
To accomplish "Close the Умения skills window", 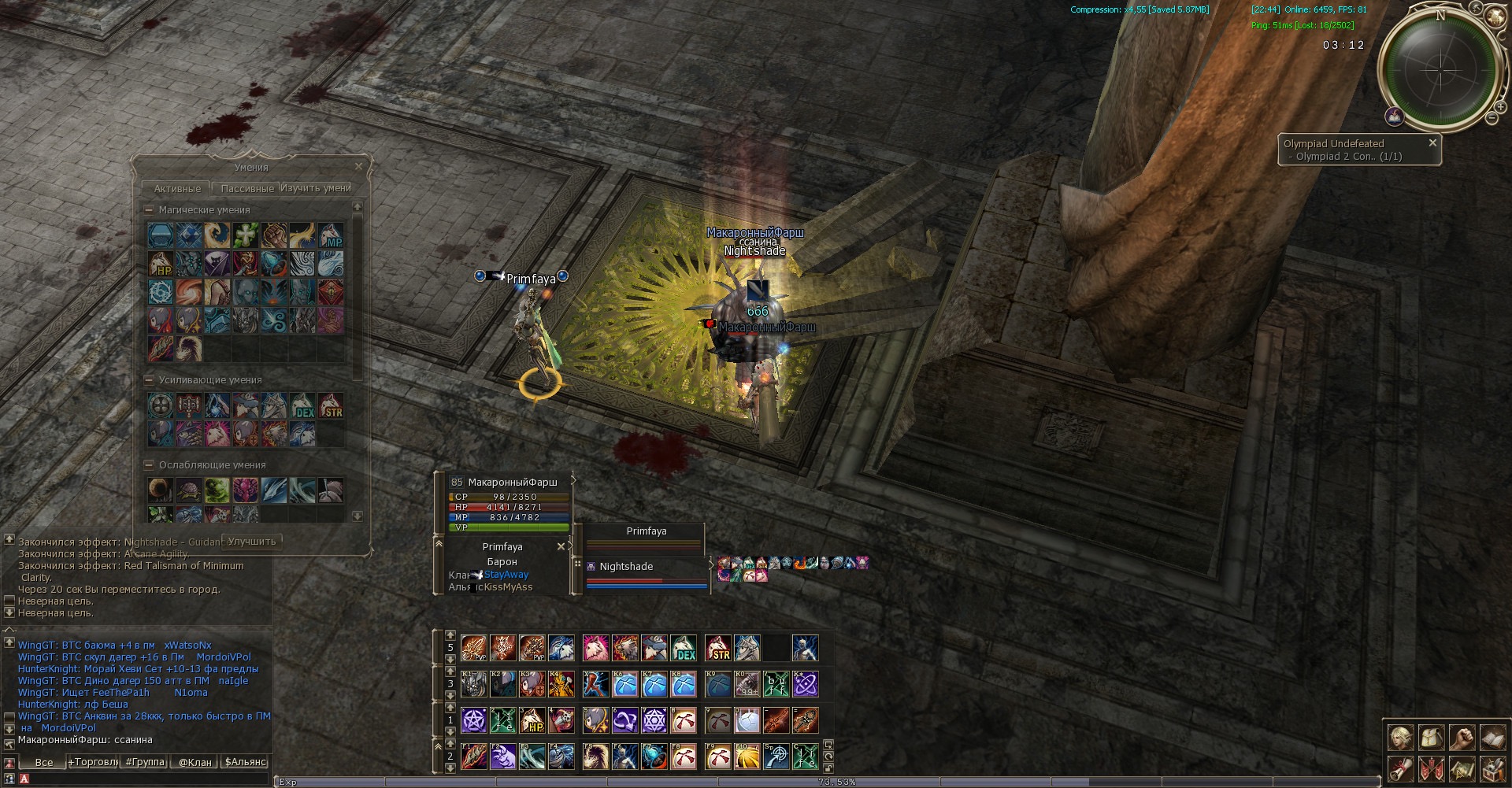I will (359, 167).
